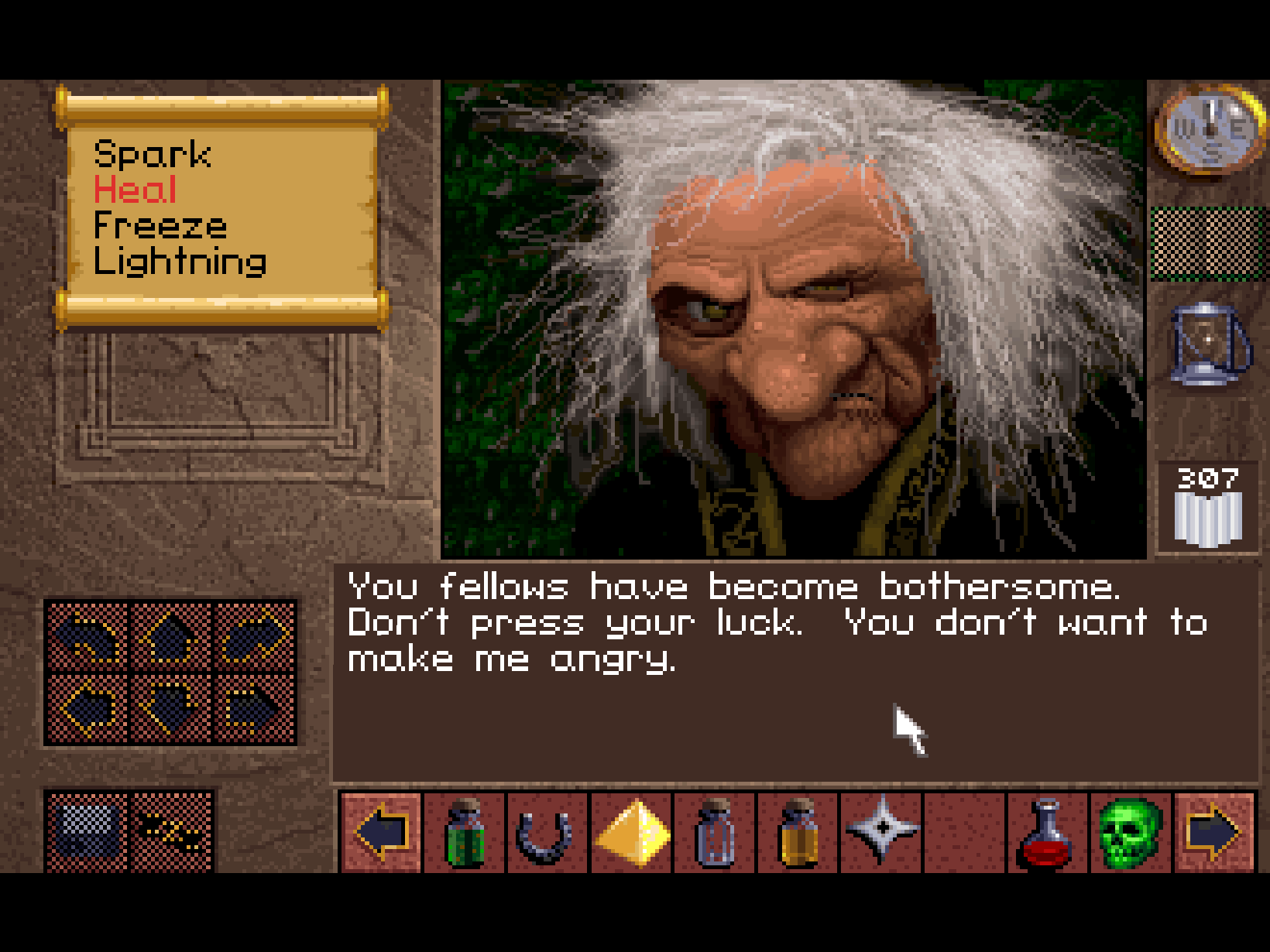Advance inventory with the right arrow button
The image size is (1270, 952).
click(1213, 833)
